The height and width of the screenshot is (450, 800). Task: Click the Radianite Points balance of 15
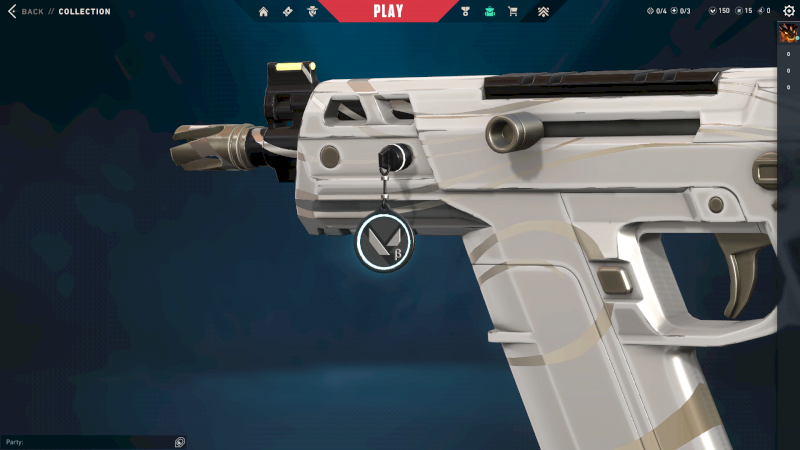(x=744, y=12)
